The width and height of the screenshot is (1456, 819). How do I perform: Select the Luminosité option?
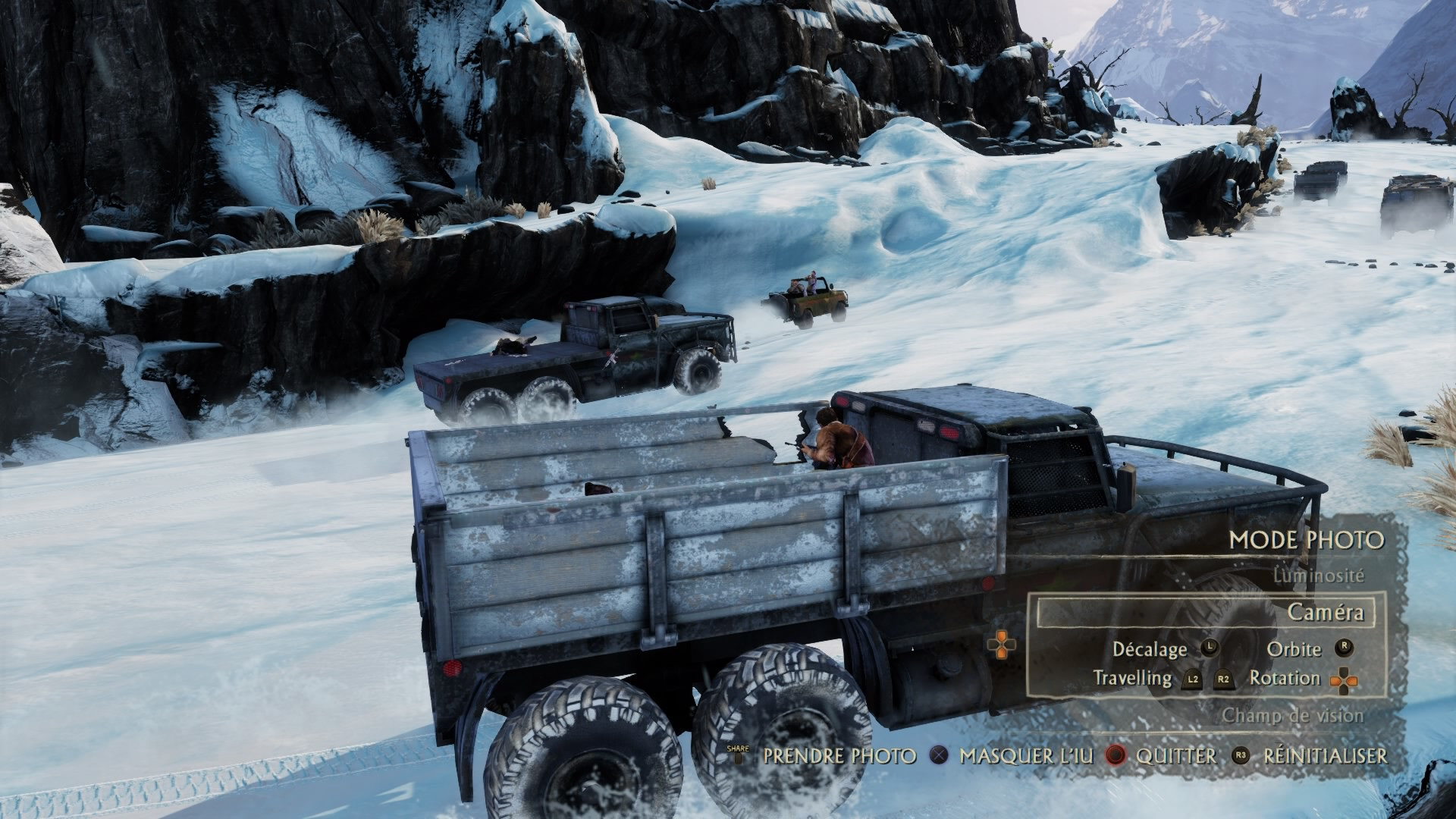click(1318, 576)
